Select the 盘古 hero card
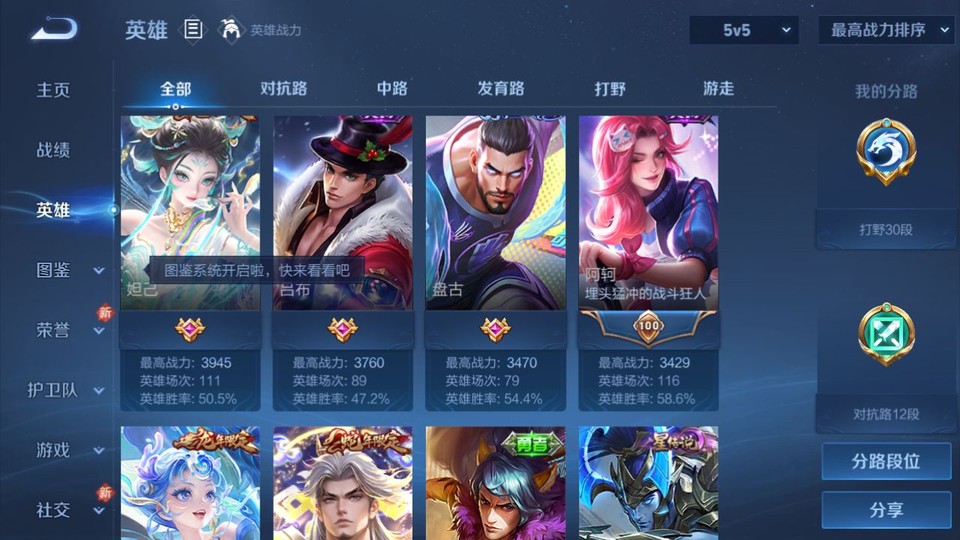 [495, 230]
